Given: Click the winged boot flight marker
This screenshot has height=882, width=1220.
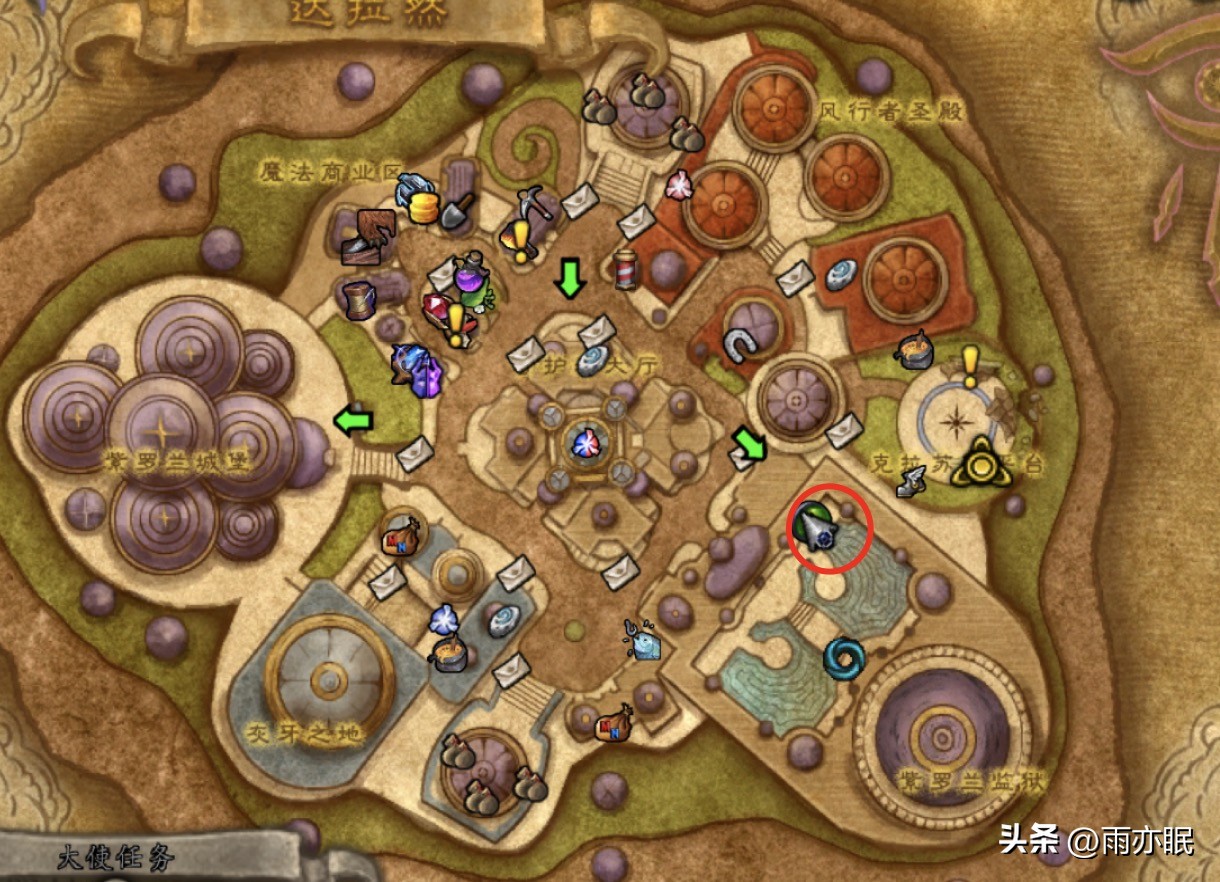Looking at the screenshot, I should pos(911,484).
